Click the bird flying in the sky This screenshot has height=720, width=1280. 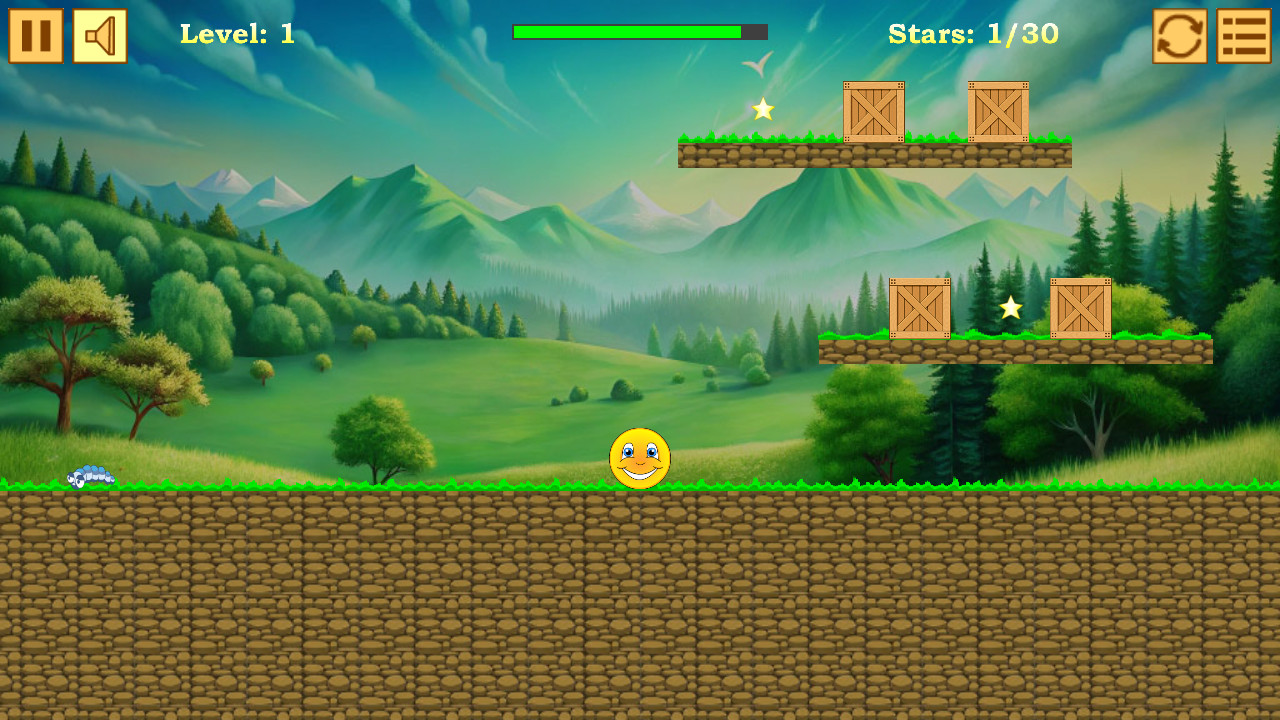point(757,65)
